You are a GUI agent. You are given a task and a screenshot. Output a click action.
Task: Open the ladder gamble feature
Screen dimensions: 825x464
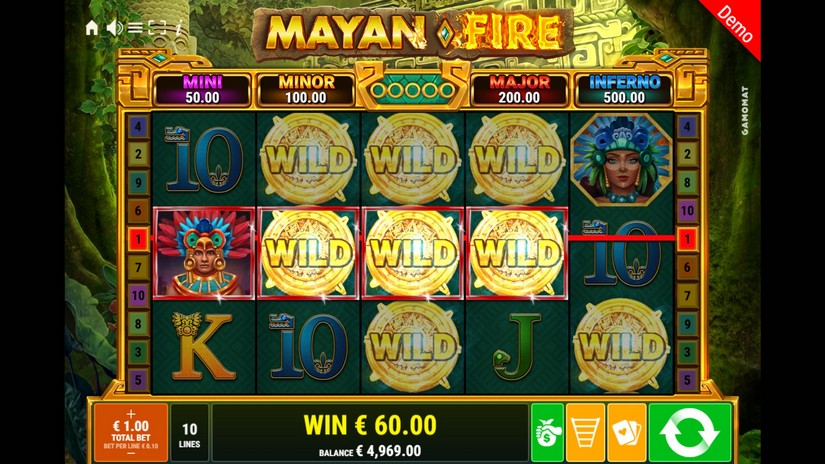(585, 432)
